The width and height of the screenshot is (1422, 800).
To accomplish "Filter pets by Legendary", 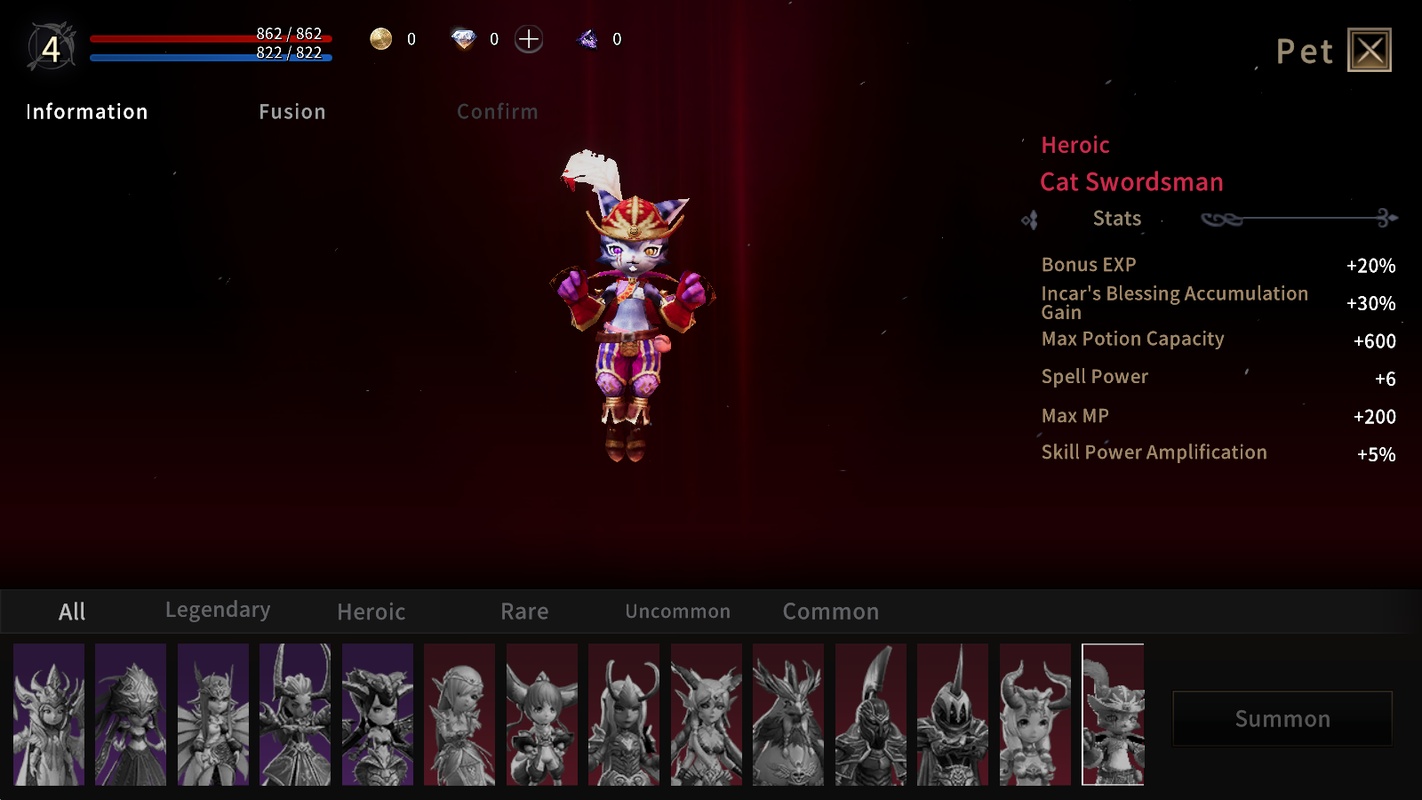I will [x=217, y=610].
